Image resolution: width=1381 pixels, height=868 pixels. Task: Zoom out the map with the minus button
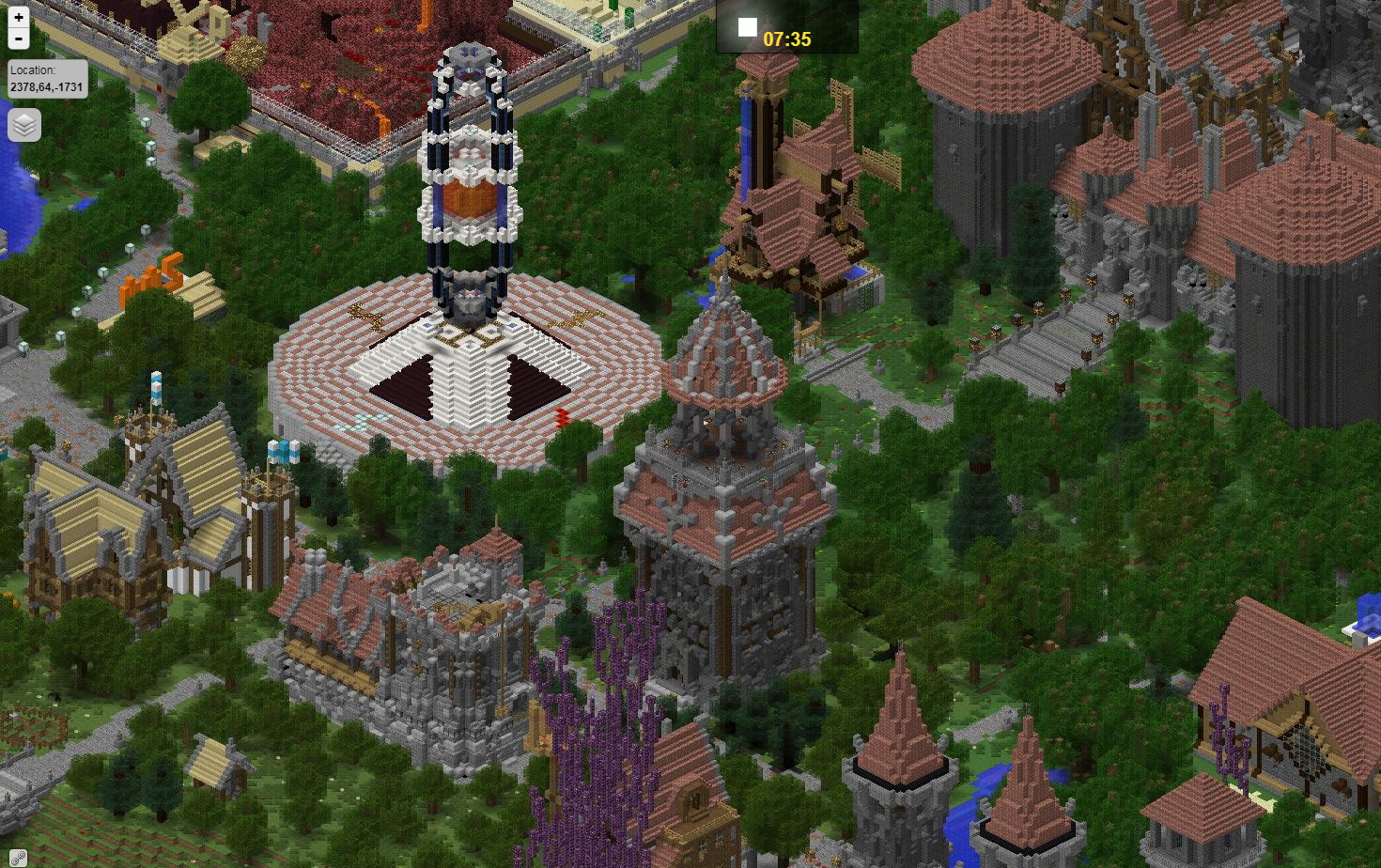coord(18,39)
